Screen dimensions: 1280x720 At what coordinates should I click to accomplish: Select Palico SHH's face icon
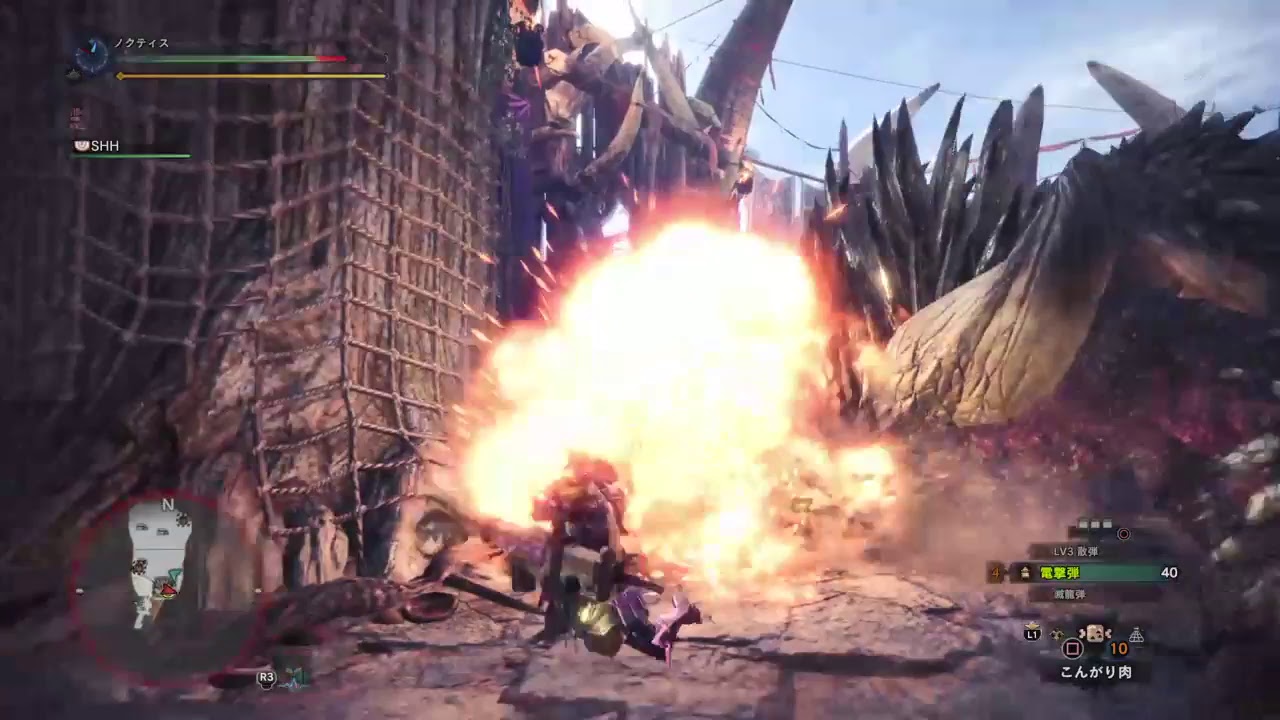[x=81, y=146]
